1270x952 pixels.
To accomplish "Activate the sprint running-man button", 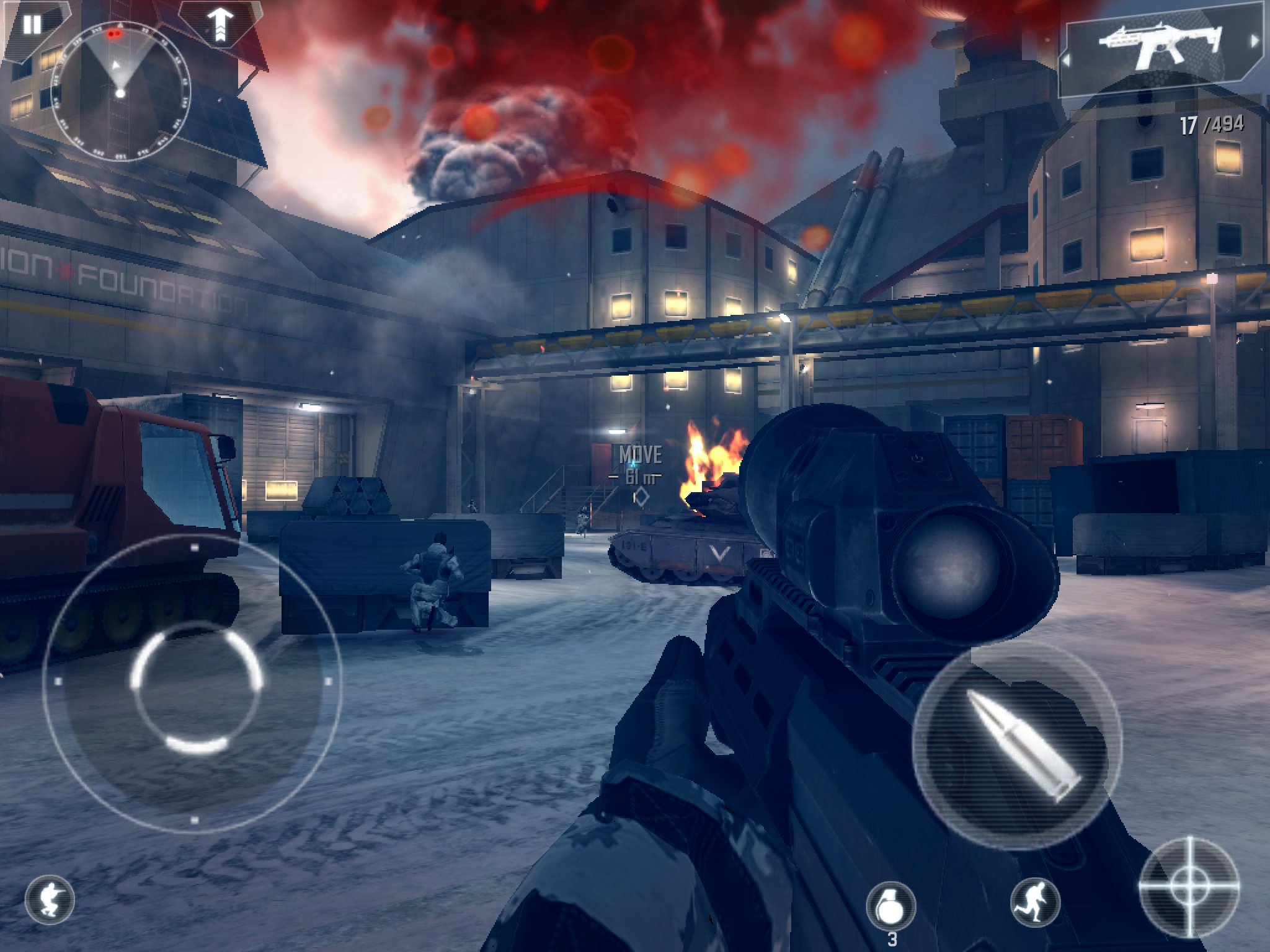I will click(x=1035, y=903).
